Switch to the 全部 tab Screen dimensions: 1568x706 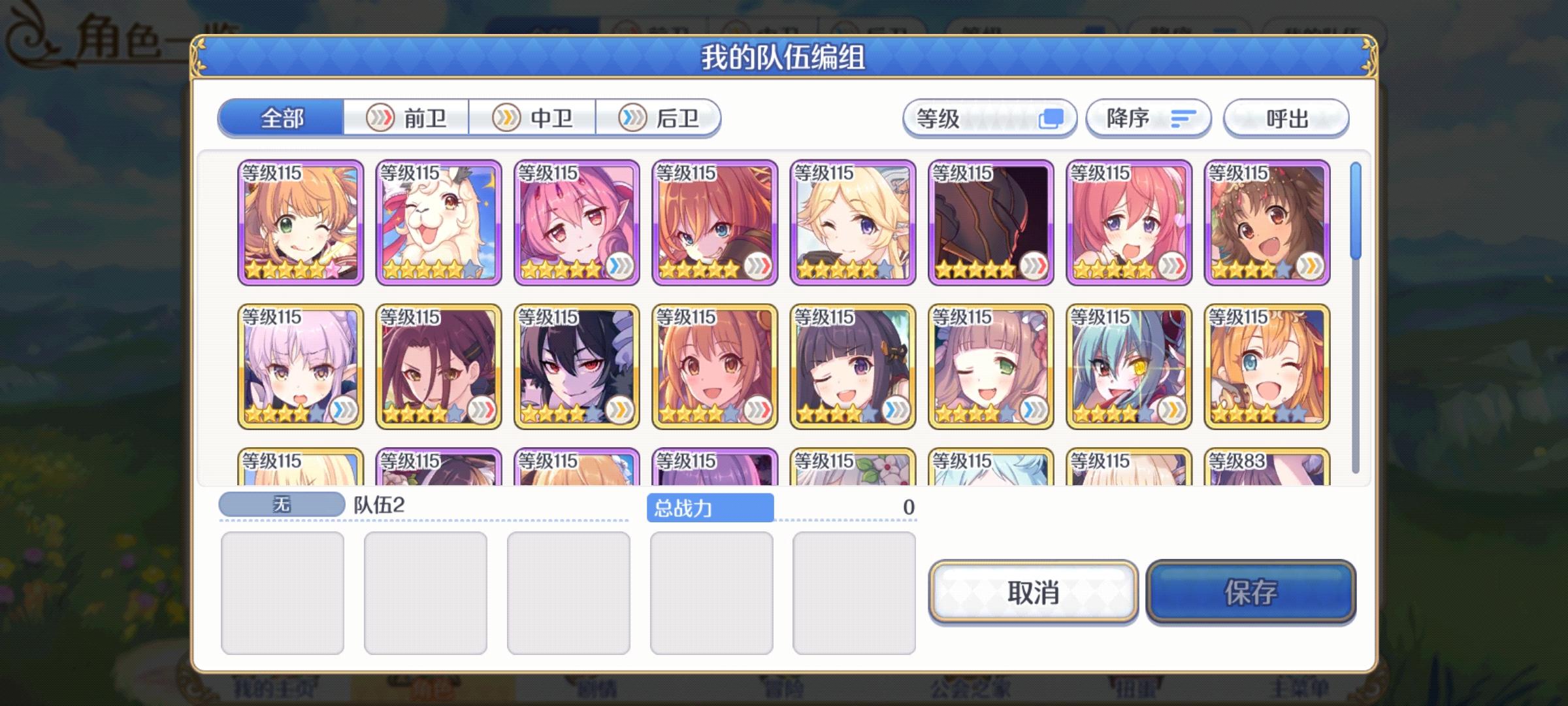282,118
